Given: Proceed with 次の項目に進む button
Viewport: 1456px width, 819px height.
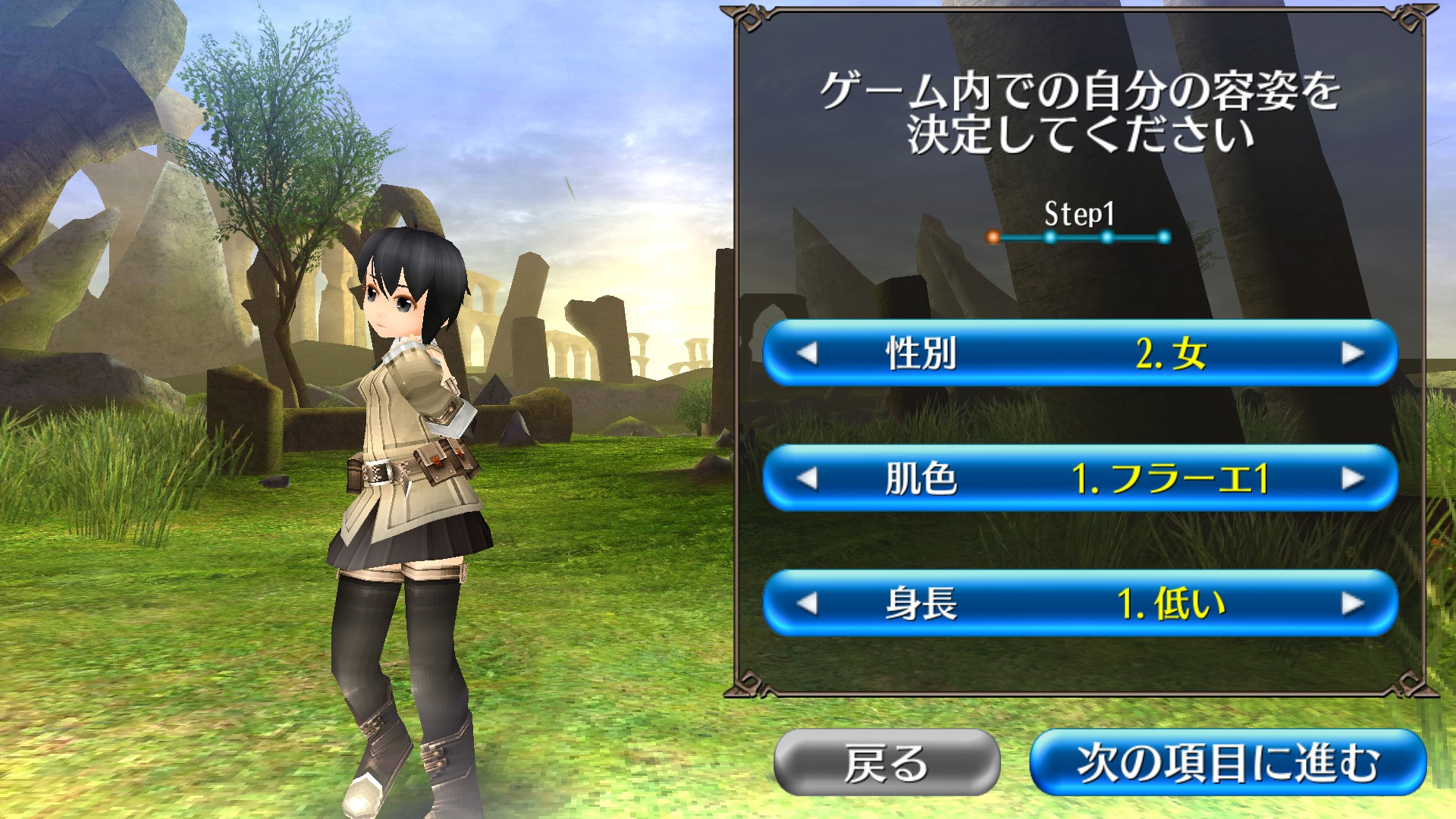Looking at the screenshot, I should (1228, 762).
